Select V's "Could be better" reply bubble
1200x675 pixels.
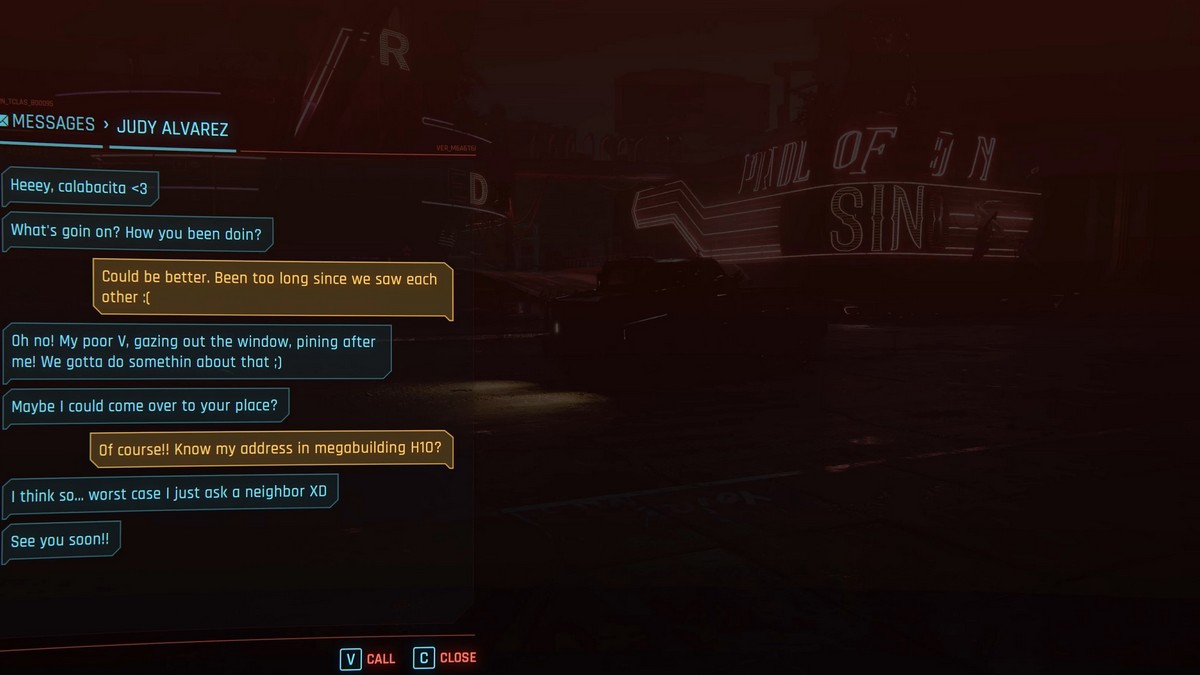click(271, 288)
